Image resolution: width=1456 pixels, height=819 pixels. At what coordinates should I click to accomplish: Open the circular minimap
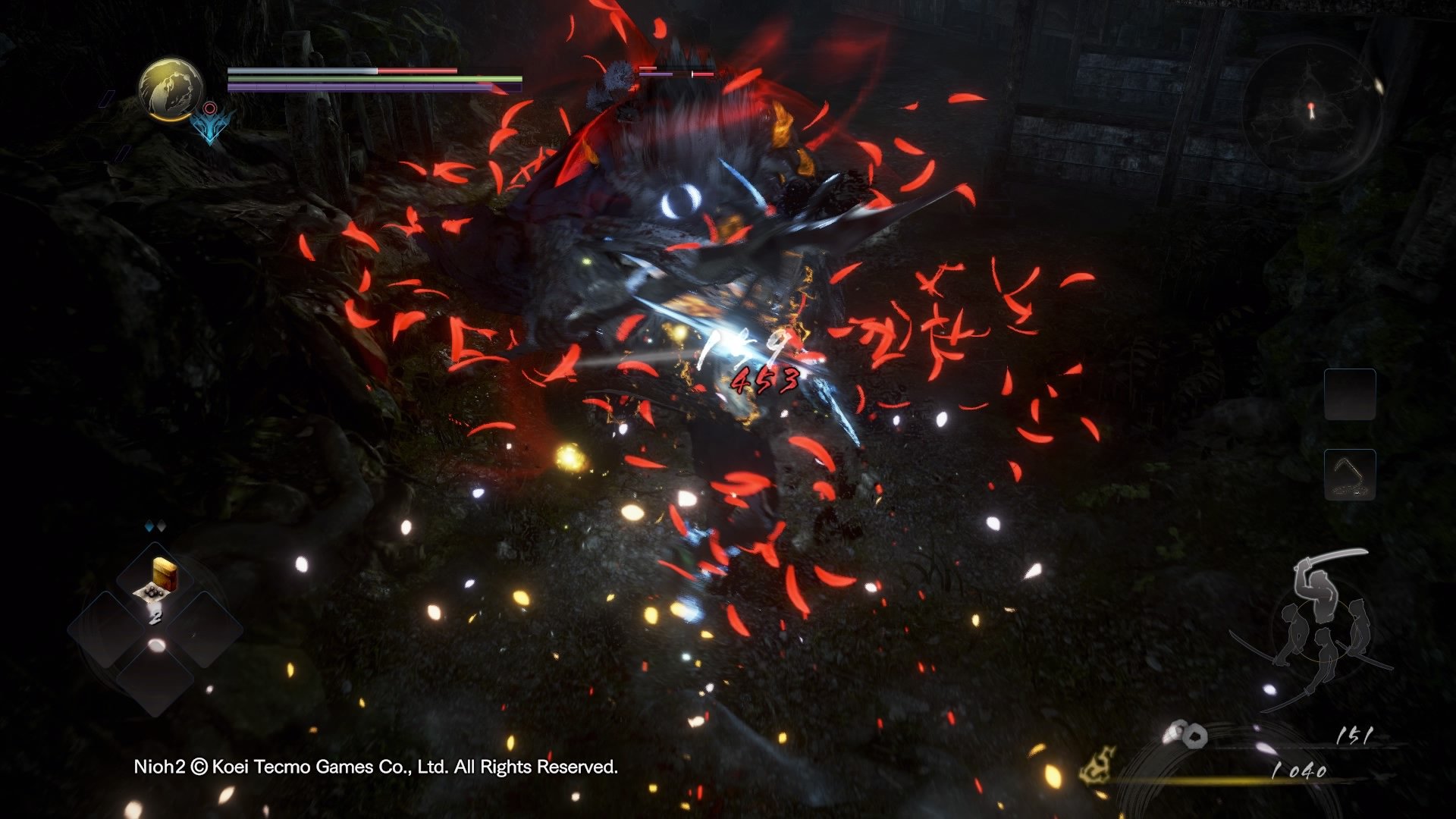pyautogui.click(x=1313, y=112)
